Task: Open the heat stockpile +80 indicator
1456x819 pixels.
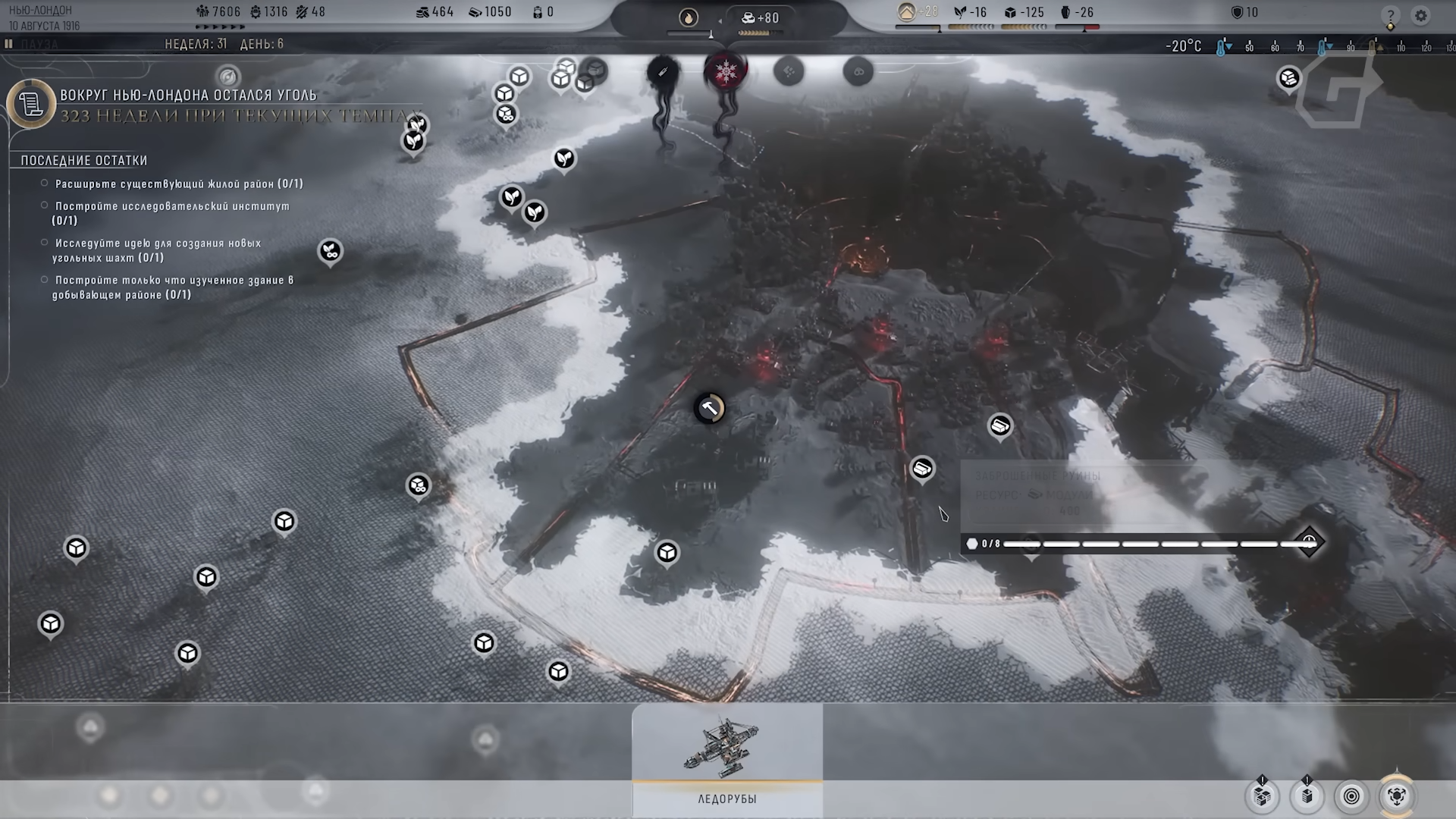Action: (761, 17)
